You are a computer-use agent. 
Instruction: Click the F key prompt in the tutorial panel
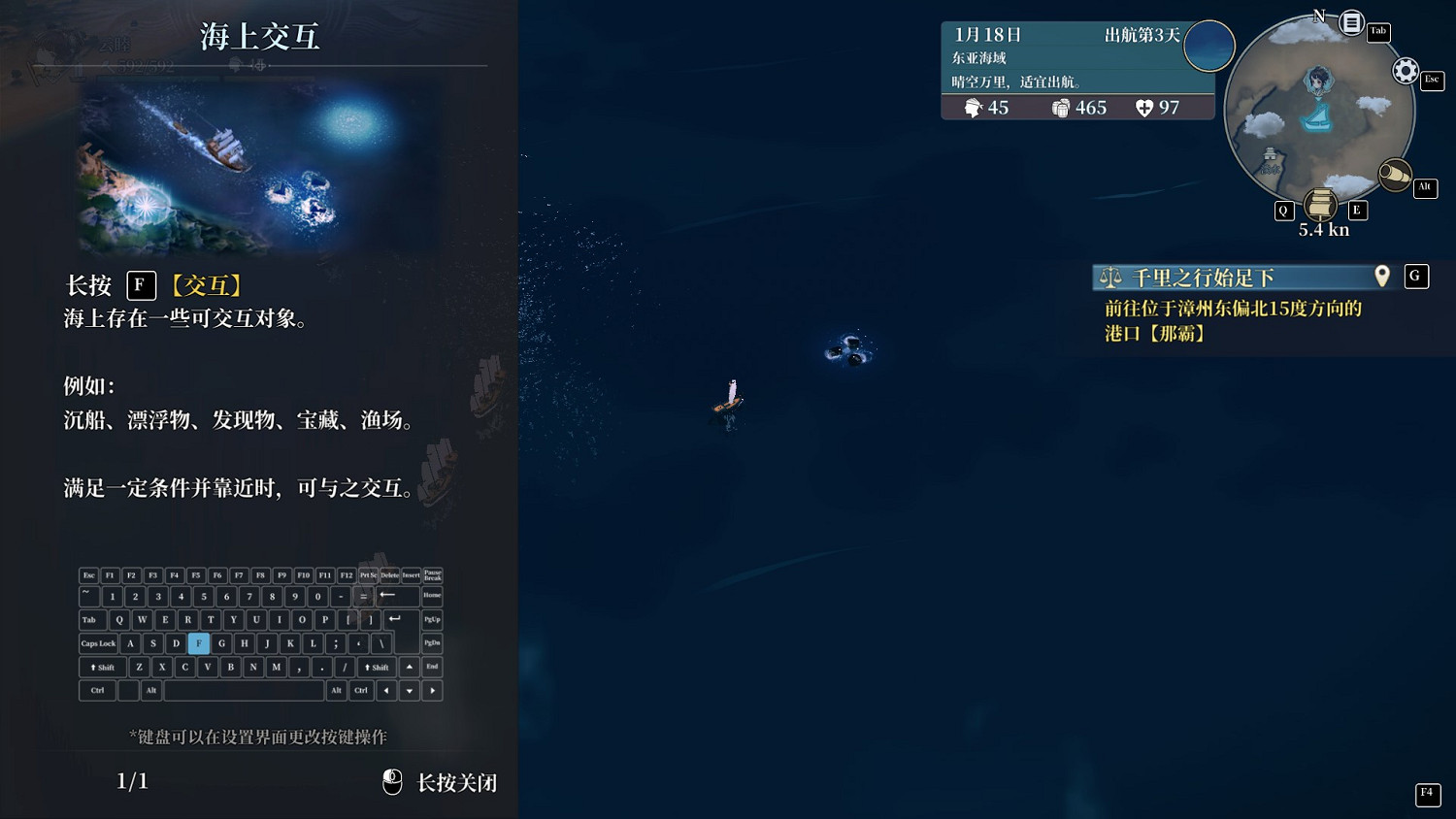click(141, 285)
